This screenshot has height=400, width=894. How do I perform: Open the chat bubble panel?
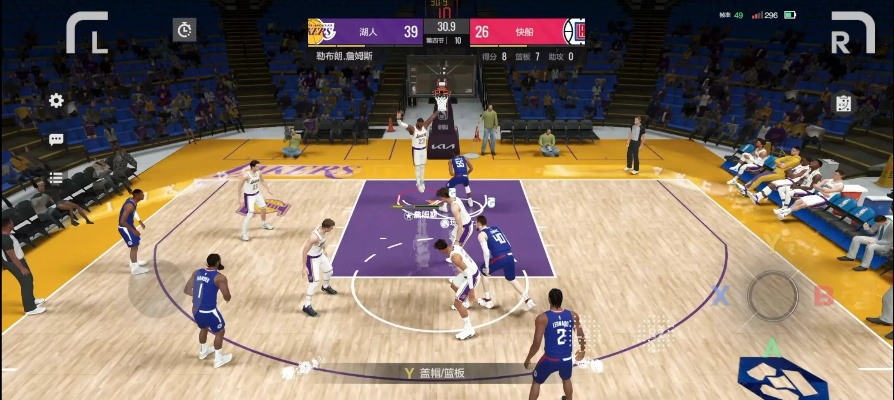[x=56, y=140]
